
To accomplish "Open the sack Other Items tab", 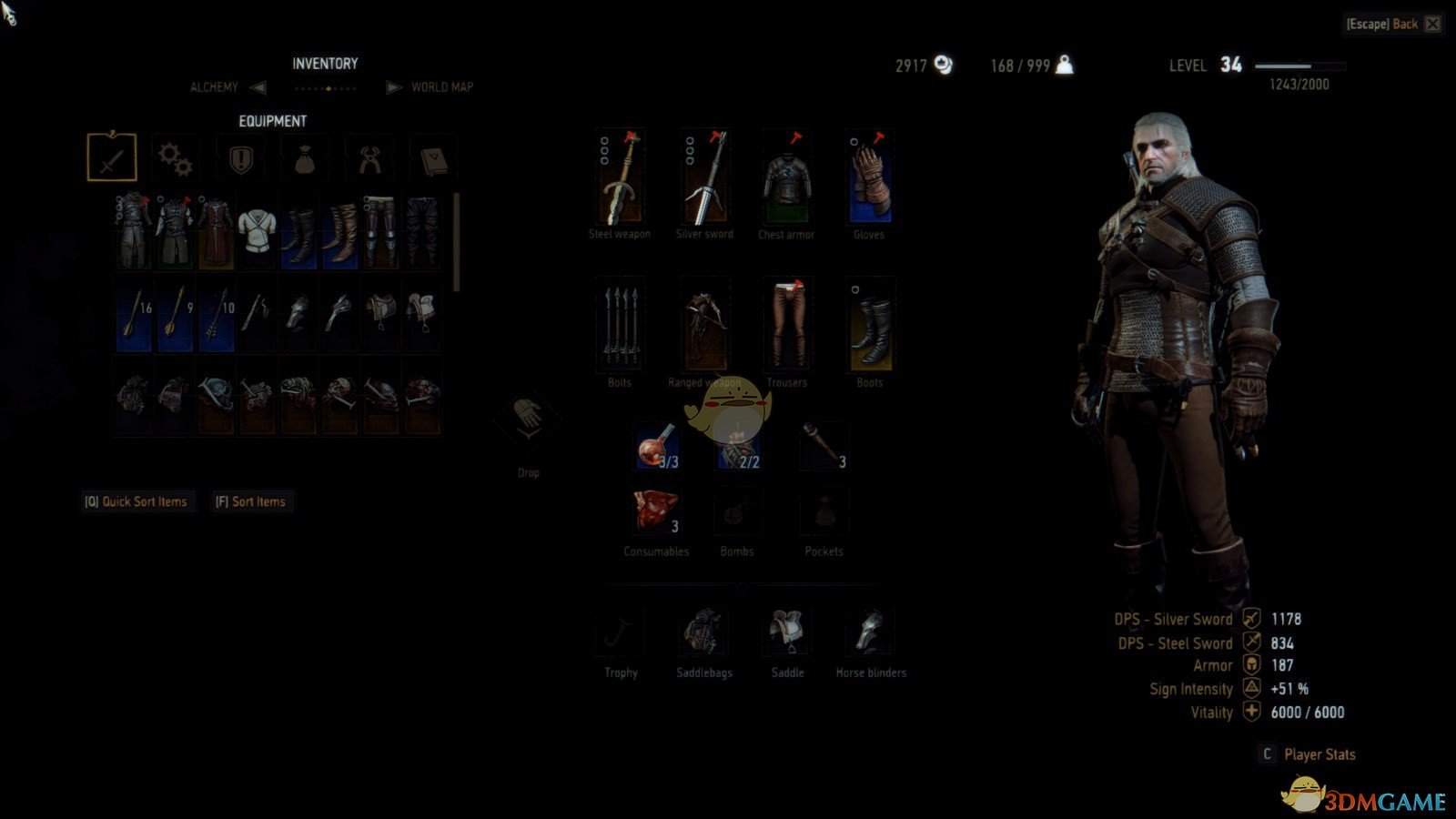I will click(x=304, y=157).
